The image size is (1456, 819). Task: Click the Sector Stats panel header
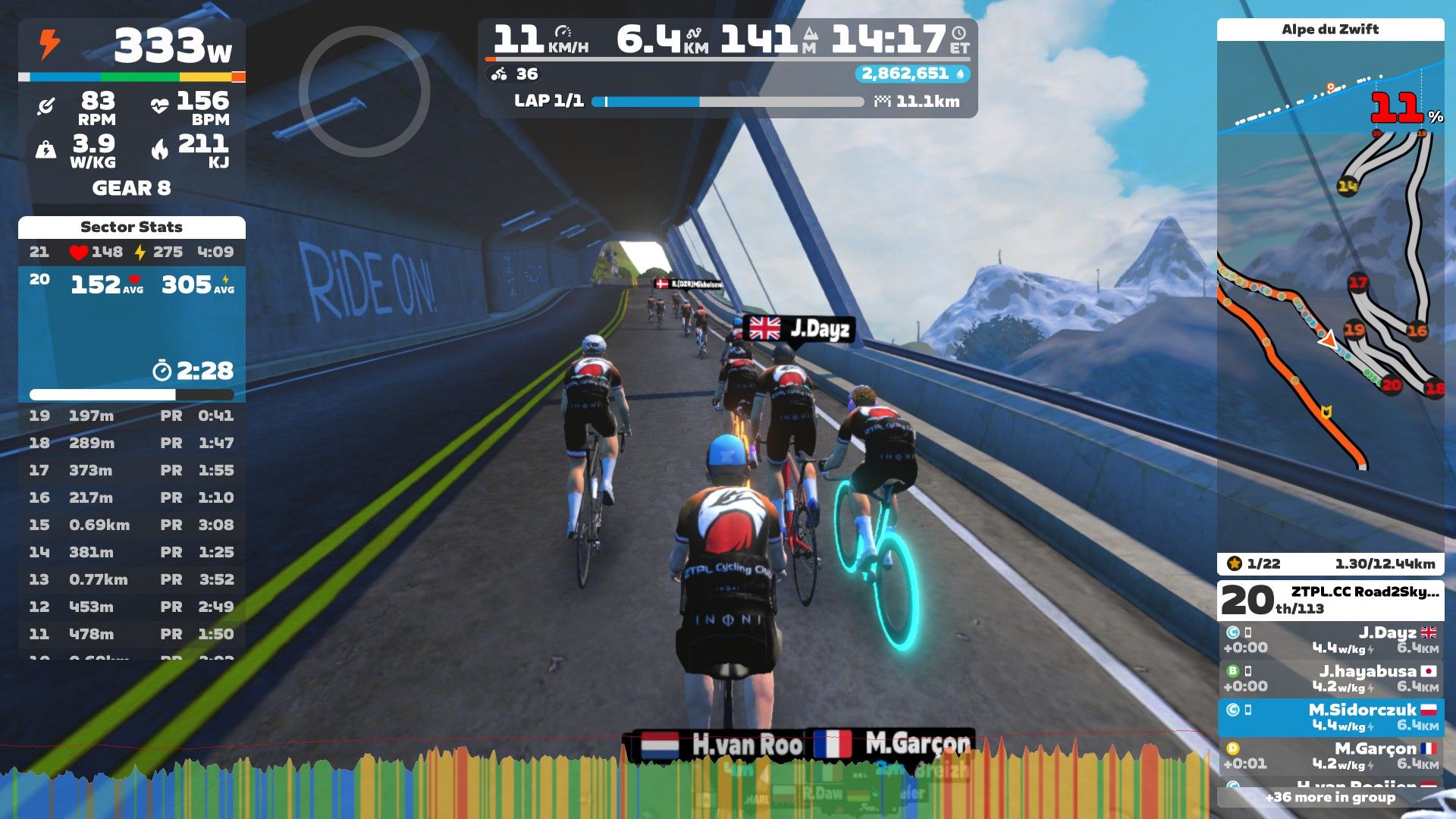(x=131, y=227)
